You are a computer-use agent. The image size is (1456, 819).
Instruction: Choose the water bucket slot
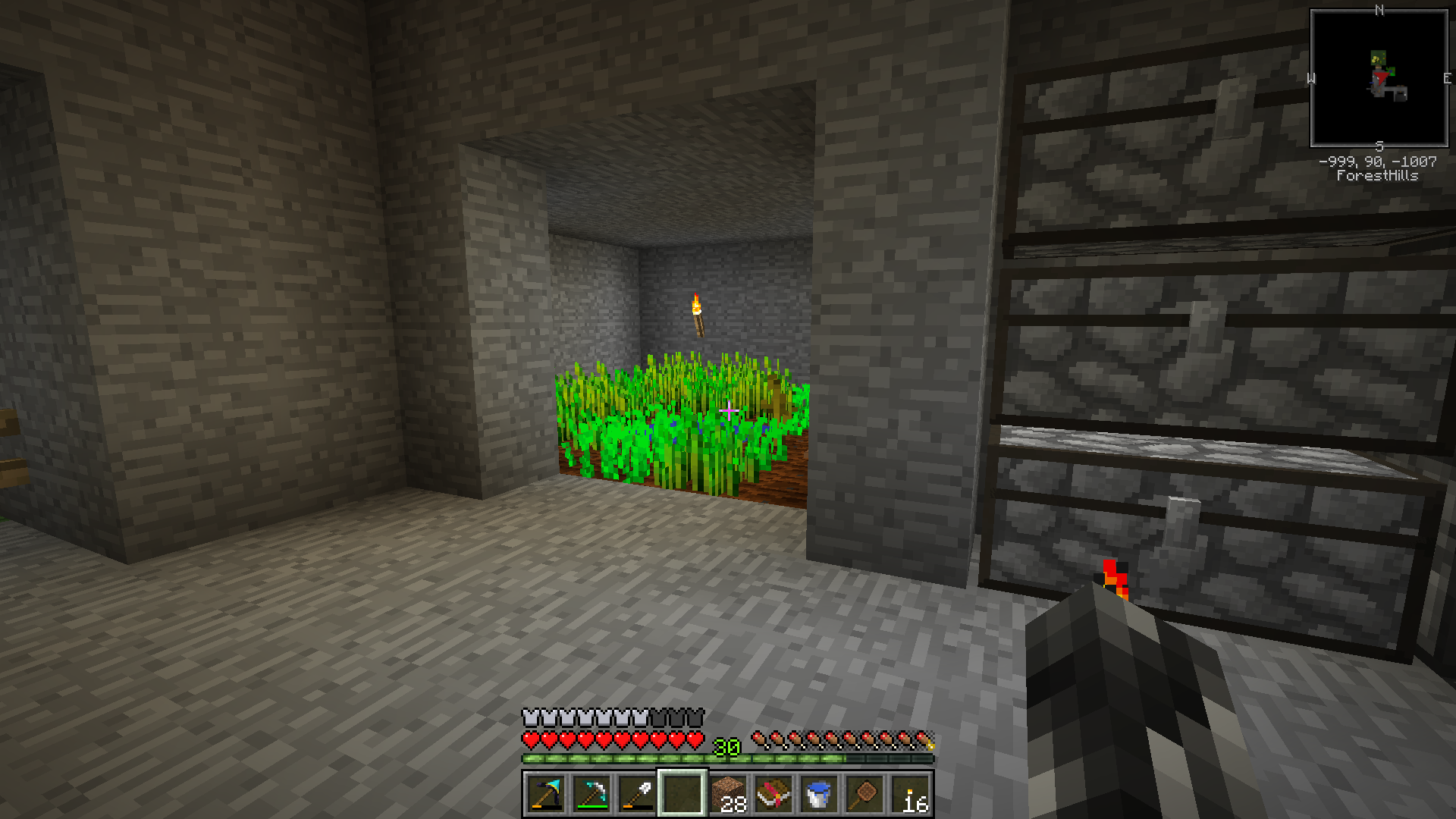819,794
